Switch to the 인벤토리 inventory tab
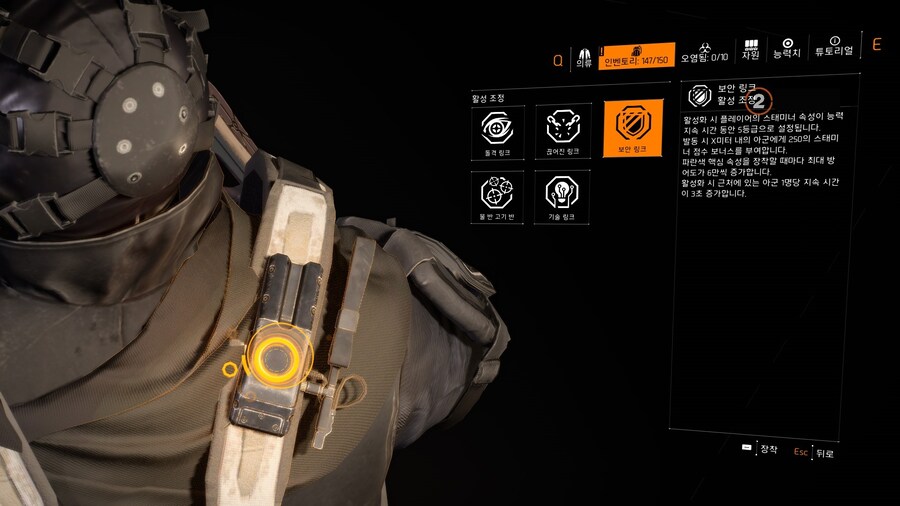The width and height of the screenshot is (900, 506). pyautogui.click(x=637, y=56)
